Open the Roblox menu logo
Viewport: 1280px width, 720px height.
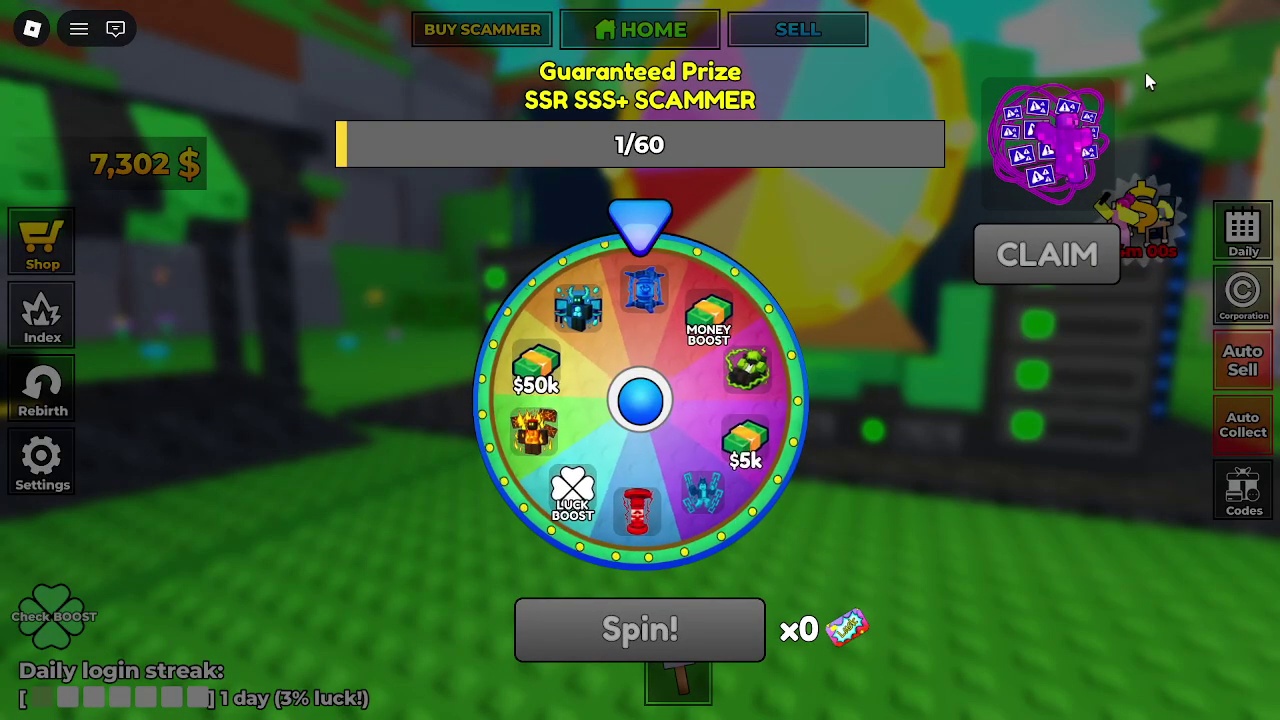click(32, 29)
